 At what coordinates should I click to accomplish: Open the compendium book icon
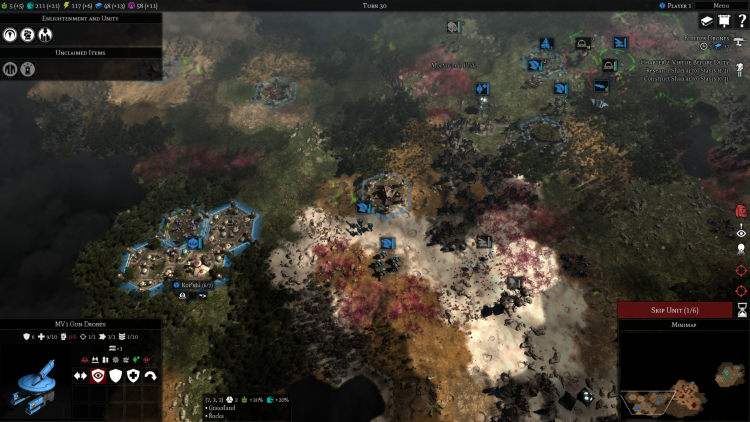click(705, 22)
